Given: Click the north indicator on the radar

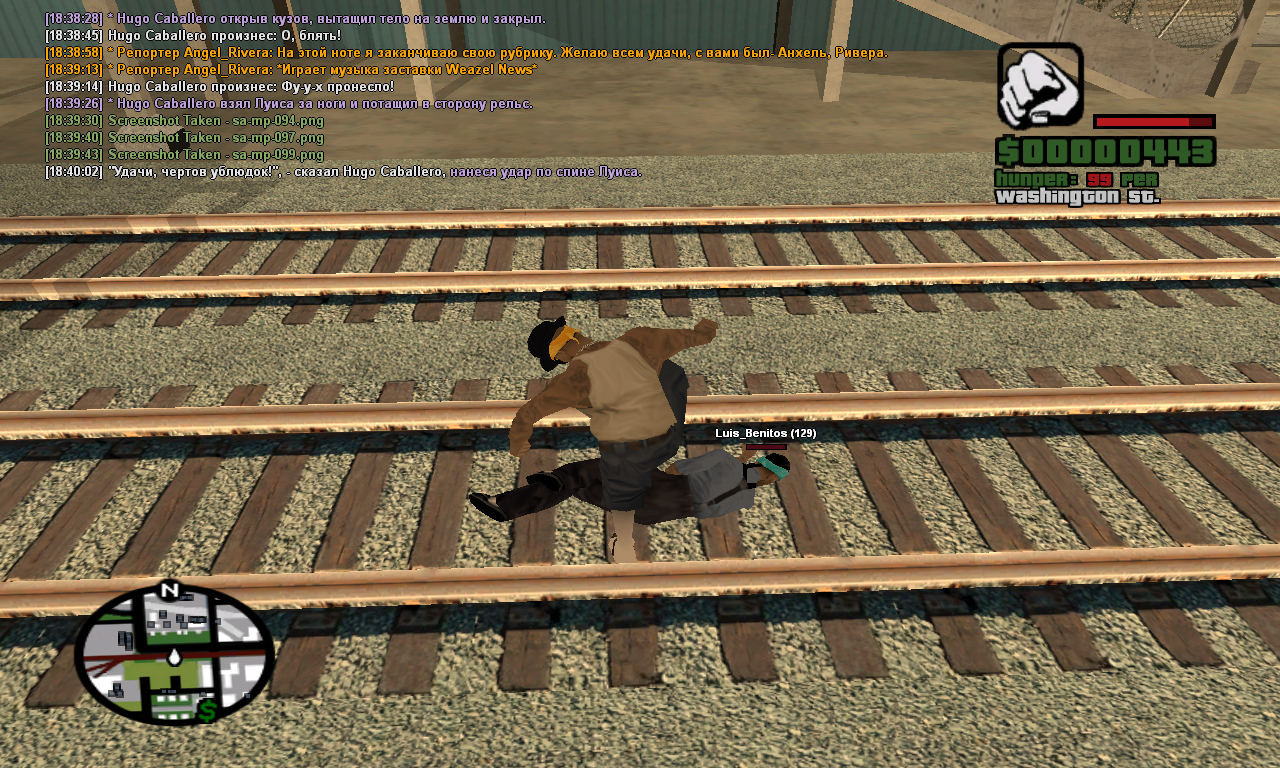Looking at the screenshot, I should 168,590.
